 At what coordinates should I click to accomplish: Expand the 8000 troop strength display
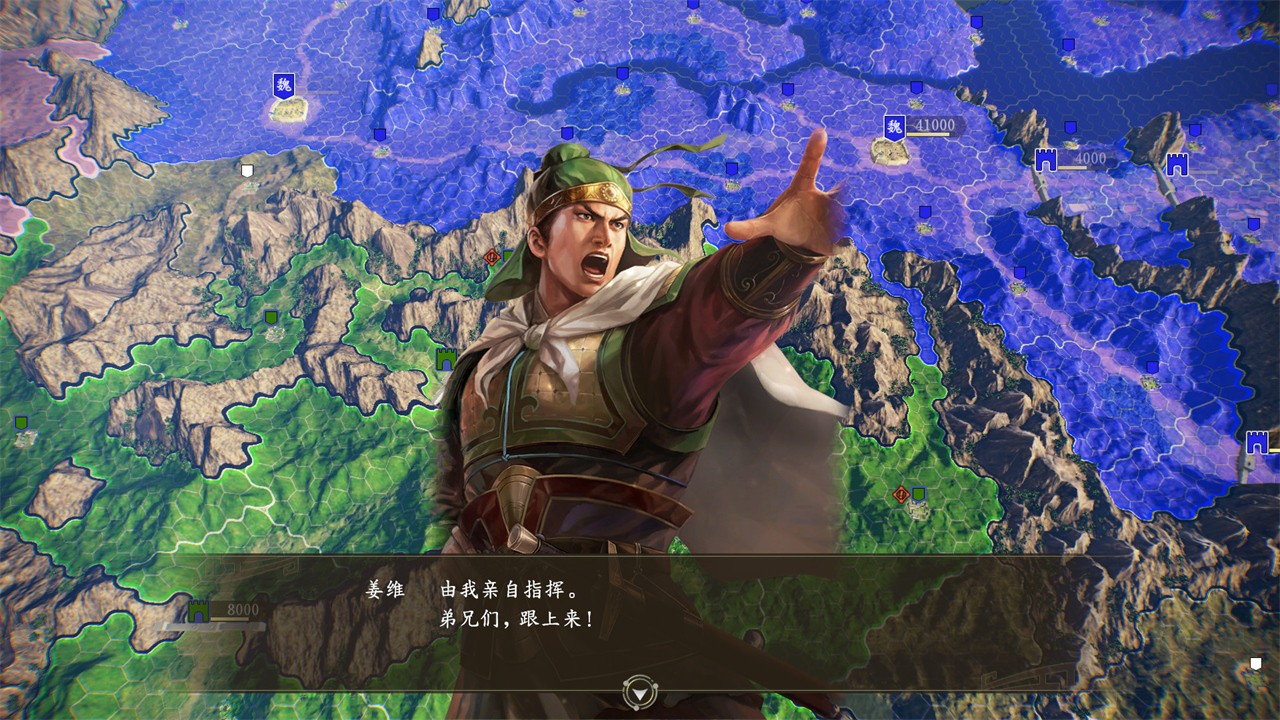pos(243,607)
